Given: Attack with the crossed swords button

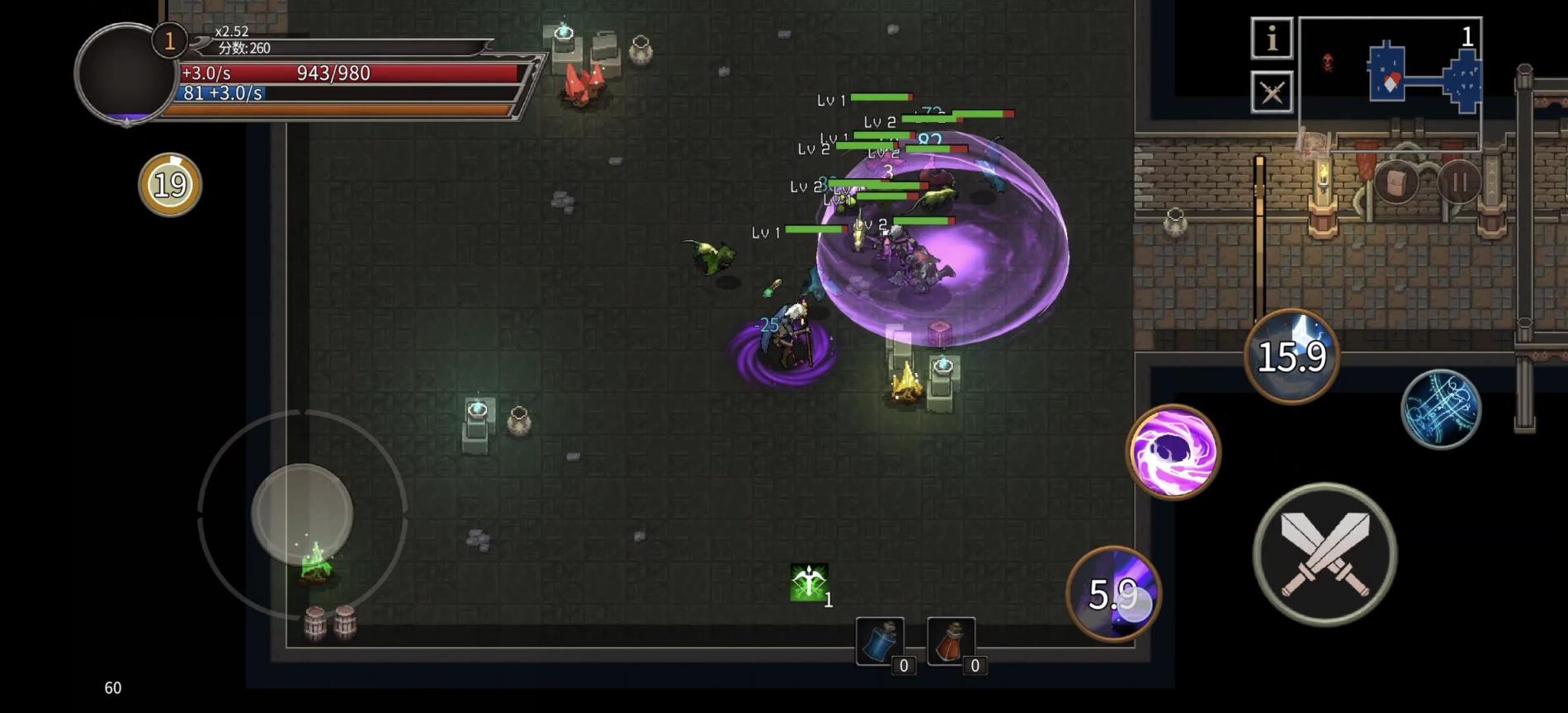Looking at the screenshot, I should point(1325,554).
